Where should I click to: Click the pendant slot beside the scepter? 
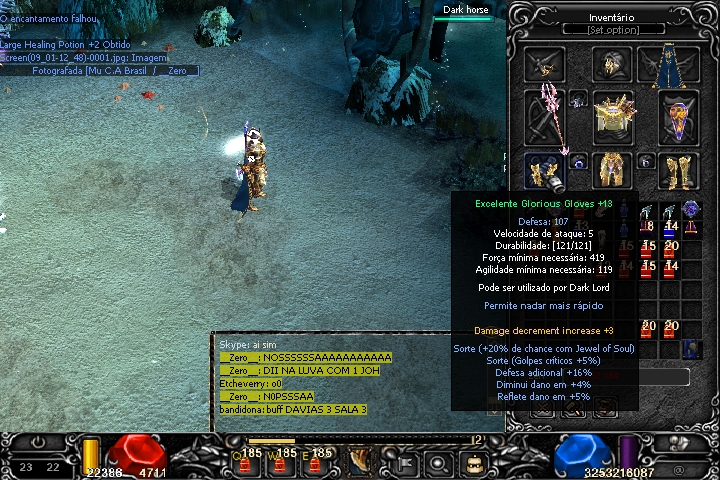coord(578,99)
